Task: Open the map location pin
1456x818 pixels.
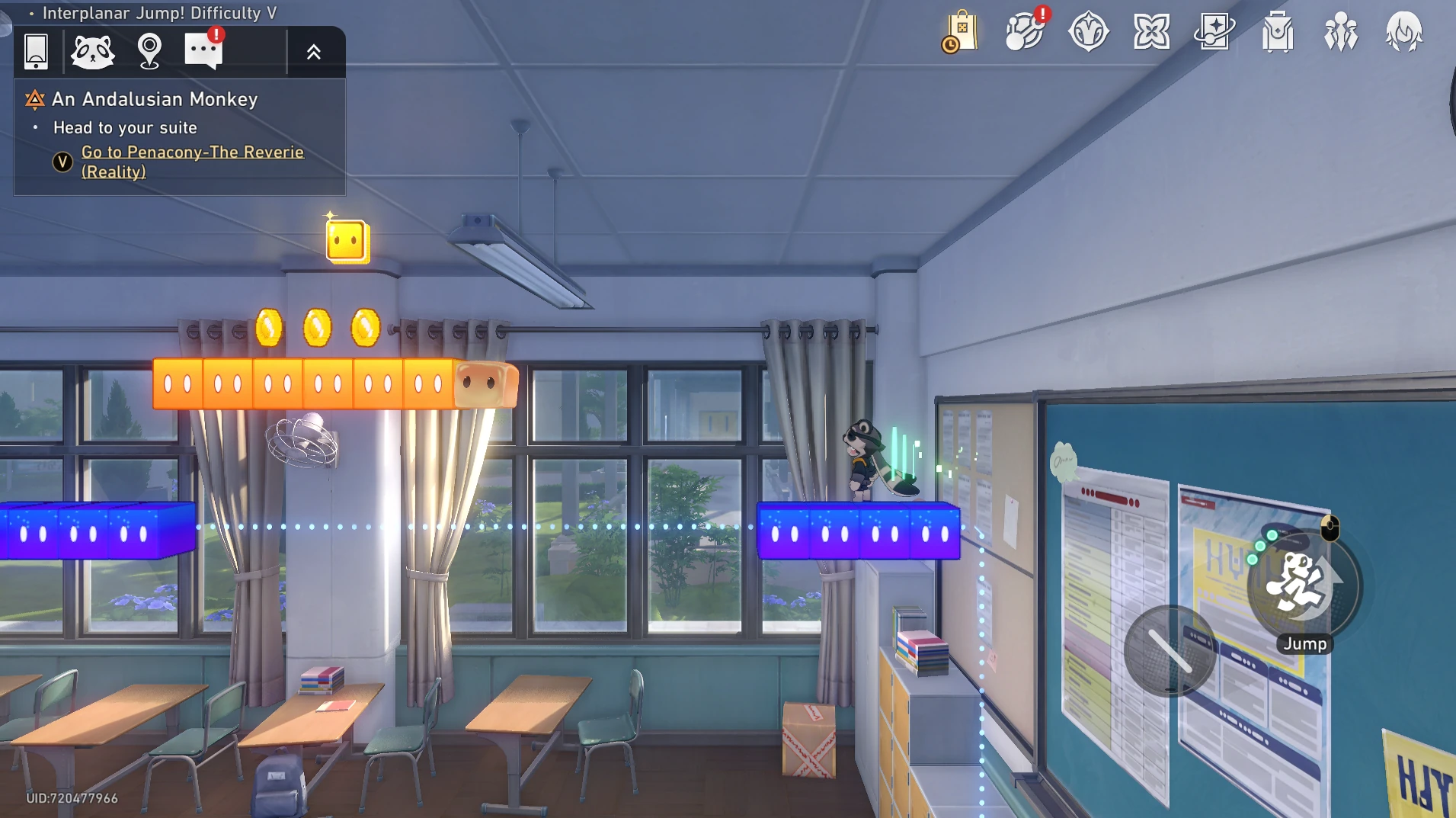Action: (149, 52)
